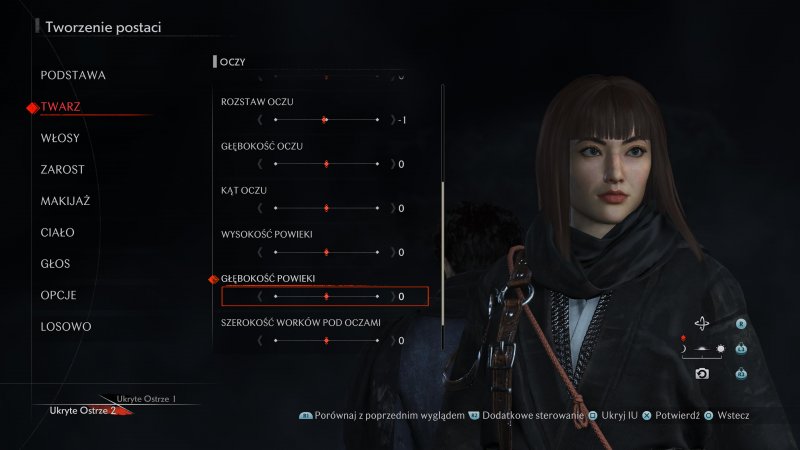
Task: Increase KĄT OCZU with right arrow
Action: [x=392, y=208]
